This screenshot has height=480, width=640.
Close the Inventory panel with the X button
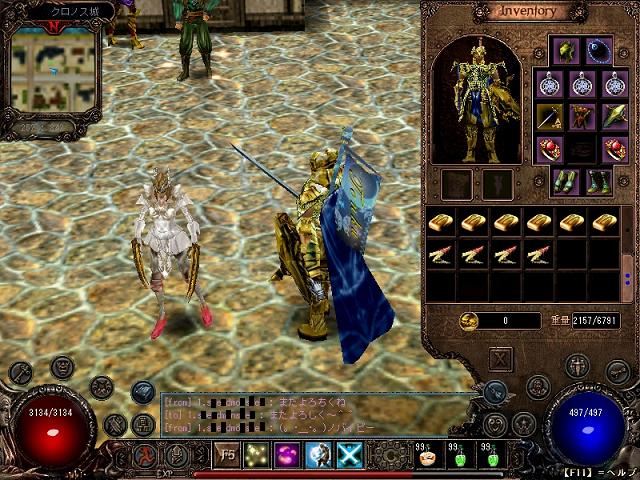point(501,359)
